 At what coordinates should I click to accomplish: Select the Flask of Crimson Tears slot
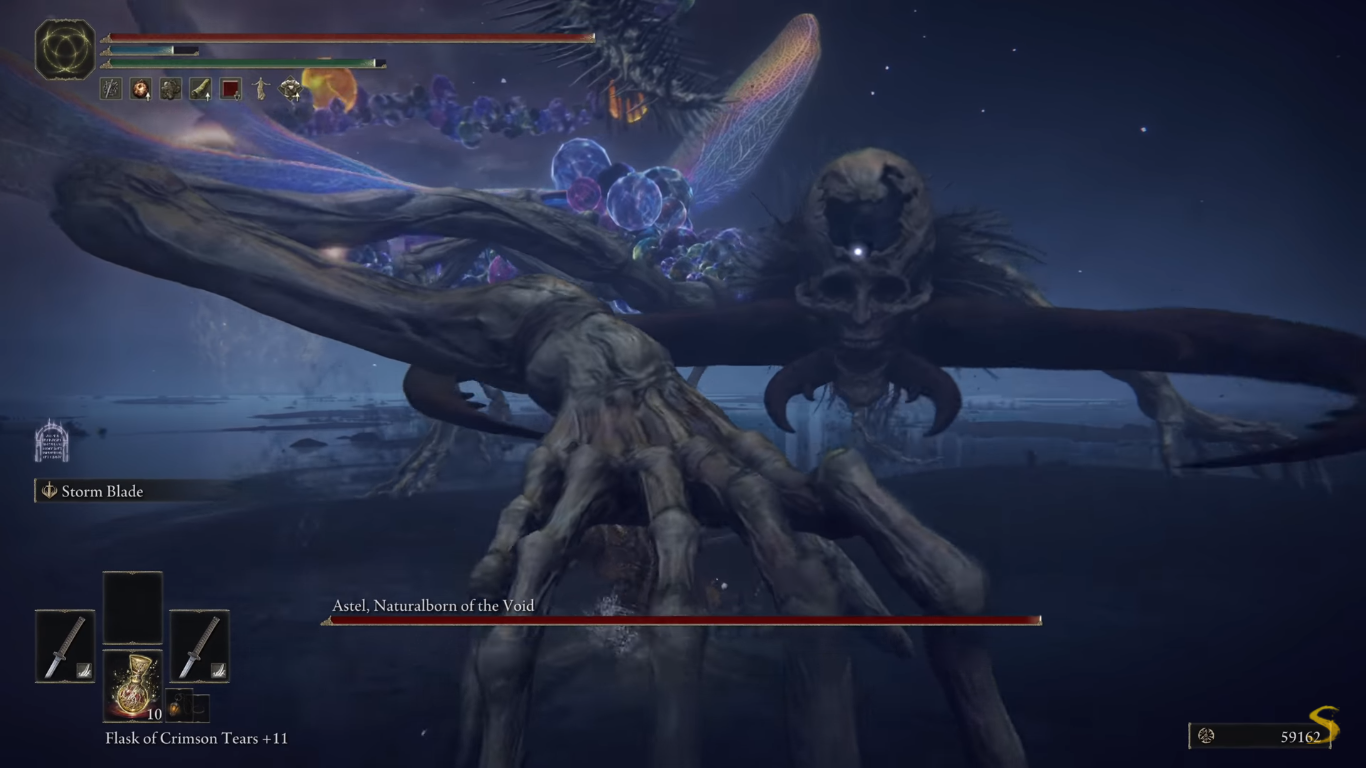133,686
